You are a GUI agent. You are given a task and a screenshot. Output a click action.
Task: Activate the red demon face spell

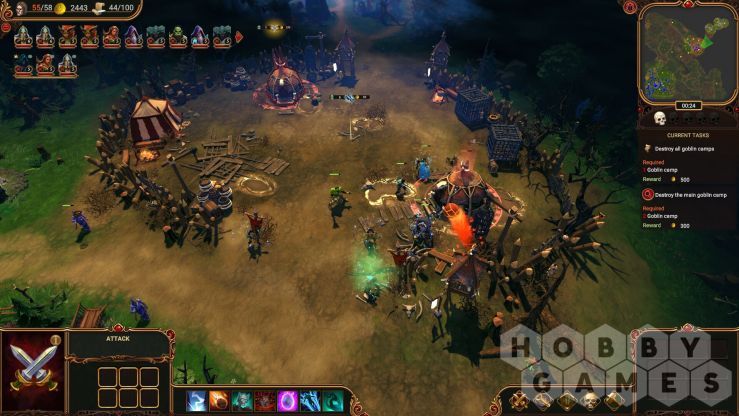pyautogui.click(x=264, y=401)
